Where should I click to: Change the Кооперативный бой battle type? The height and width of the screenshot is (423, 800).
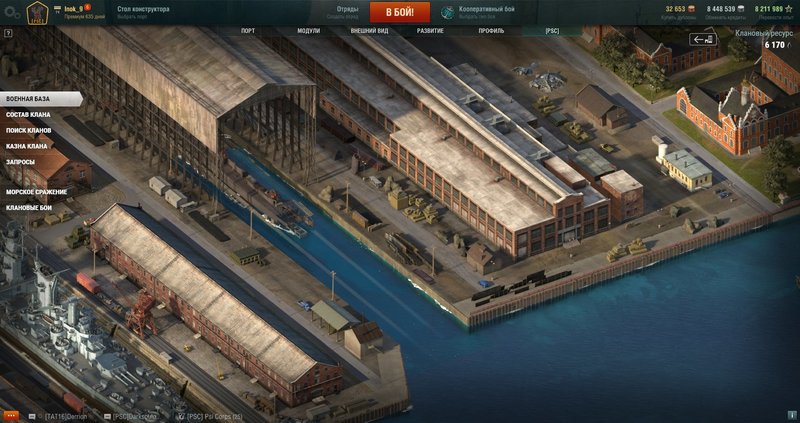pyautogui.click(x=478, y=12)
